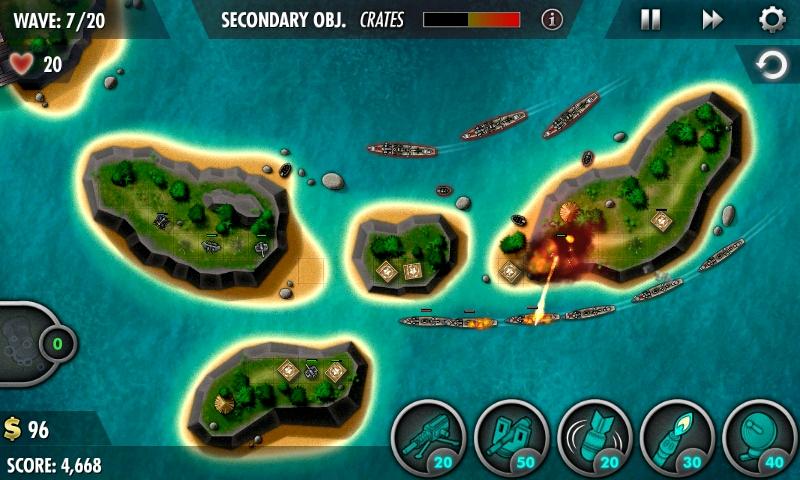Viewport: 800px width, 480px height.
Task: Pick the bomb mortar tower costing 20
Action: click(x=593, y=438)
